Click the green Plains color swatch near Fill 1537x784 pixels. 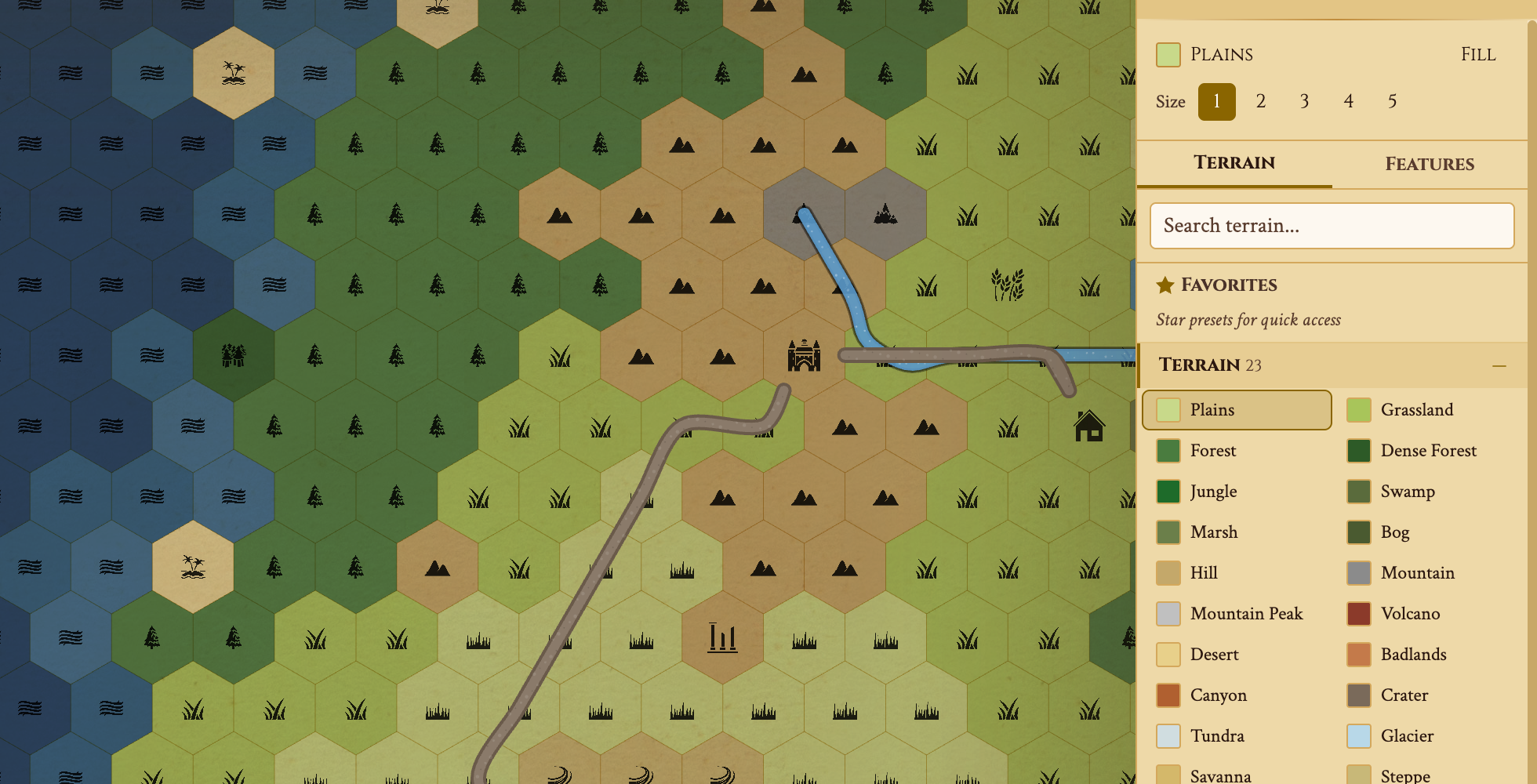point(1168,54)
